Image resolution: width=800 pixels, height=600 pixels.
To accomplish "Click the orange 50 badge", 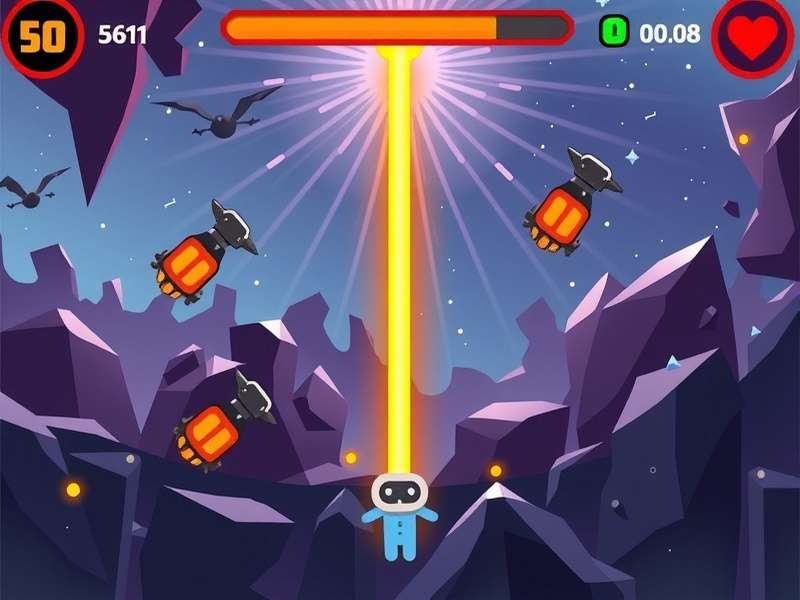I will point(42,37).
